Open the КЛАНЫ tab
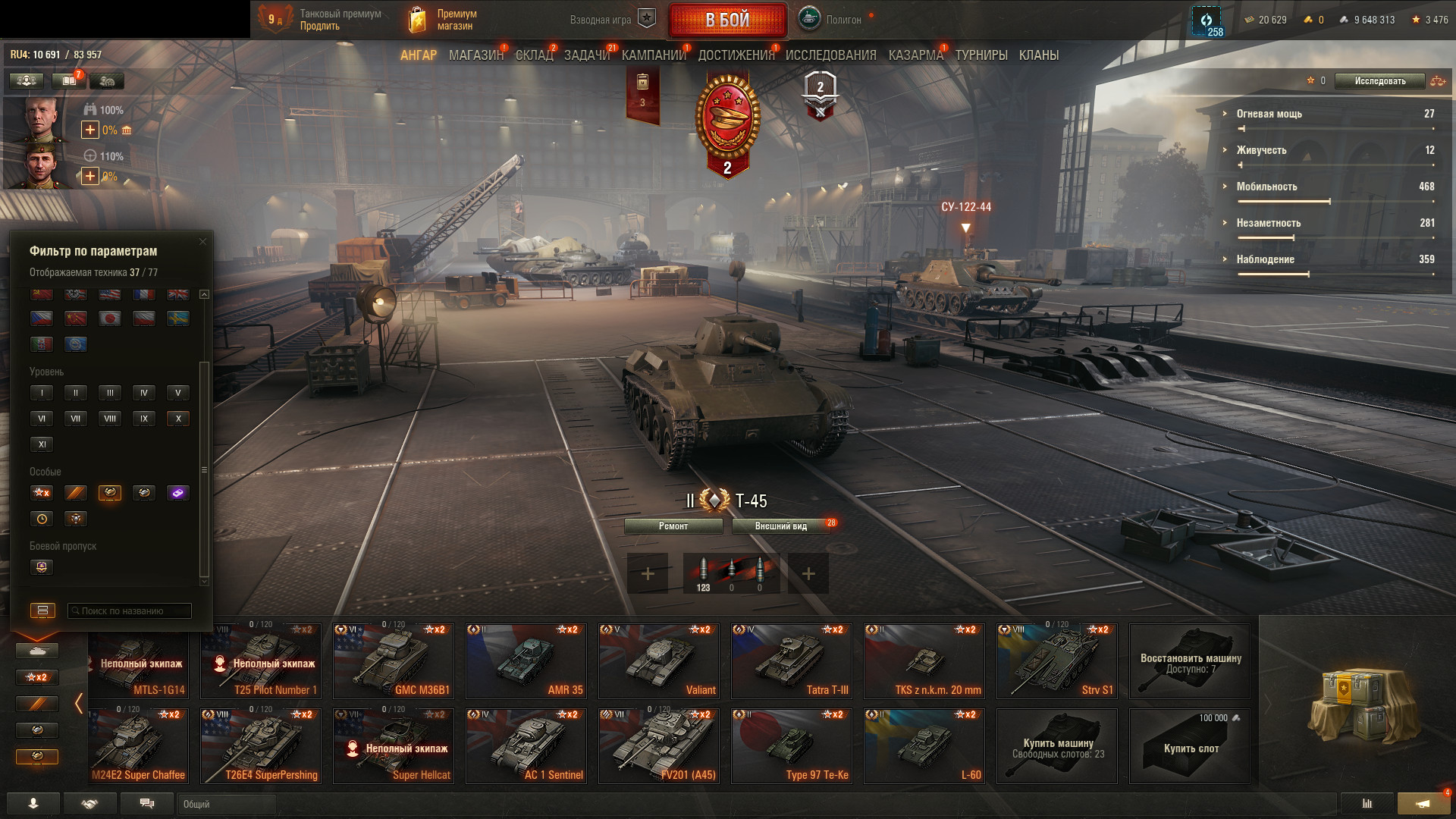The image size is (1456, 819). click(1038, 55)
